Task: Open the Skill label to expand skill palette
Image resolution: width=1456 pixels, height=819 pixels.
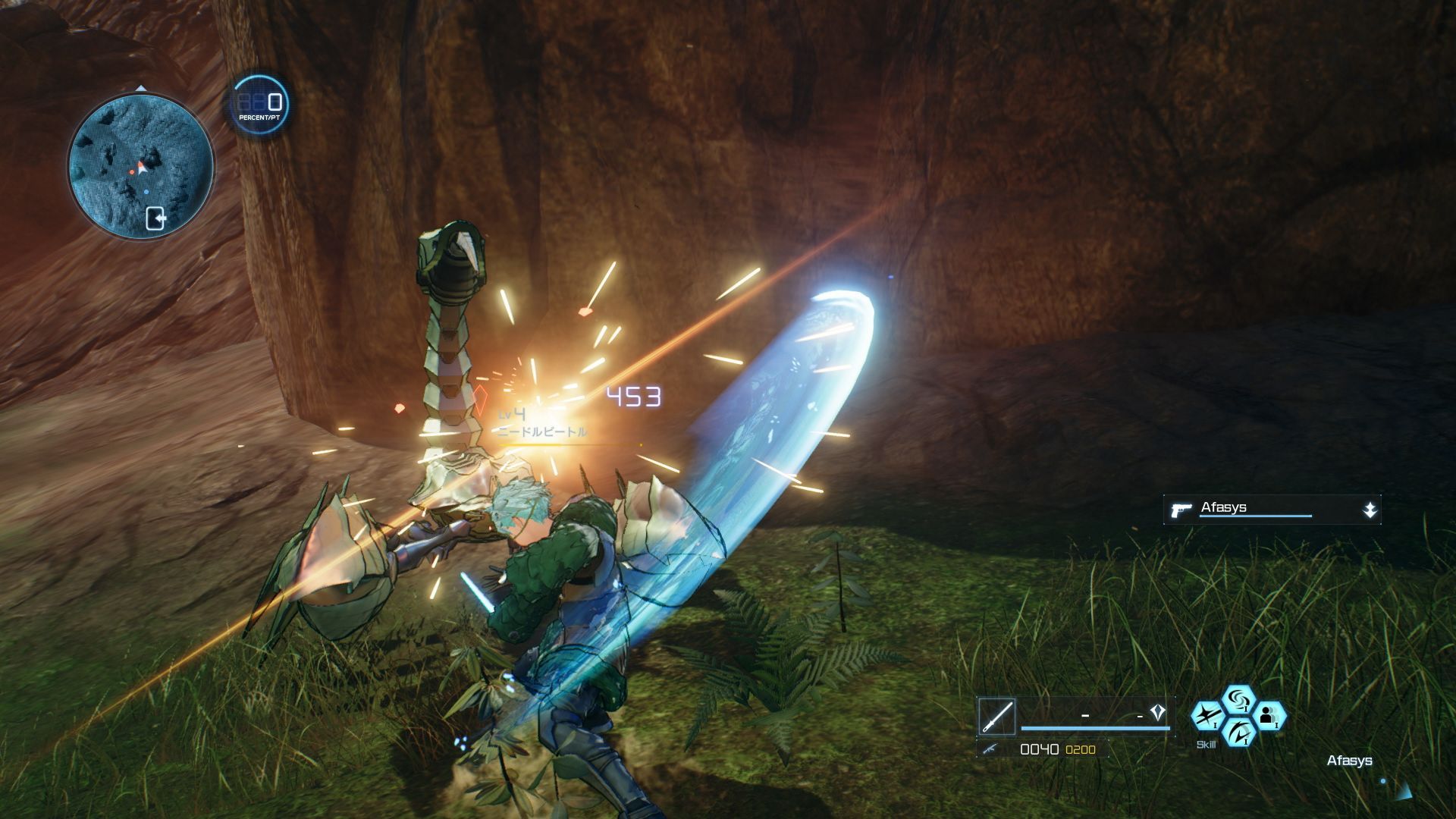Action: pyautogui.click(x=1206, y=743)
